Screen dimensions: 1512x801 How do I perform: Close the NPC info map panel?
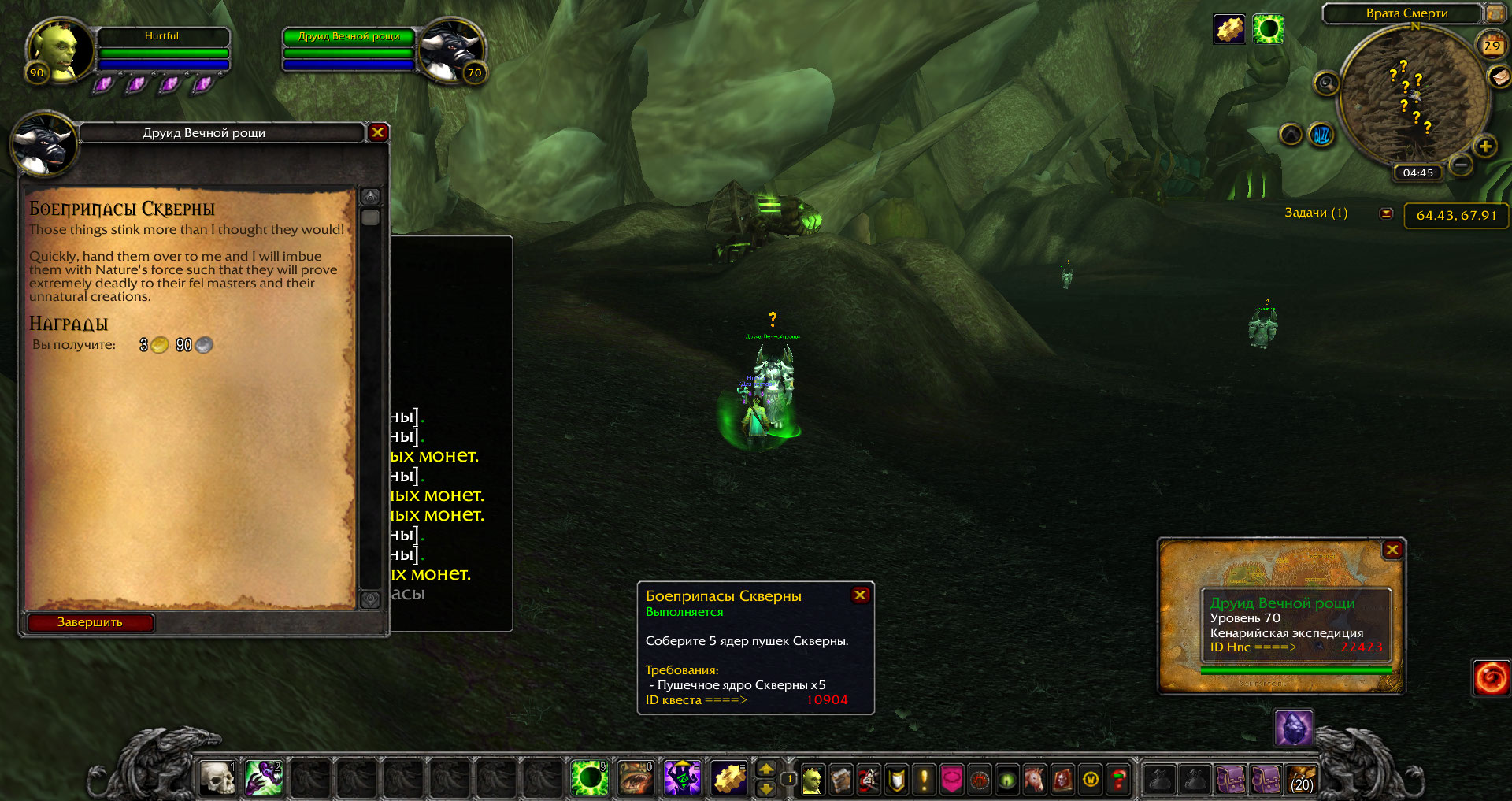(x=1392, y=550)
